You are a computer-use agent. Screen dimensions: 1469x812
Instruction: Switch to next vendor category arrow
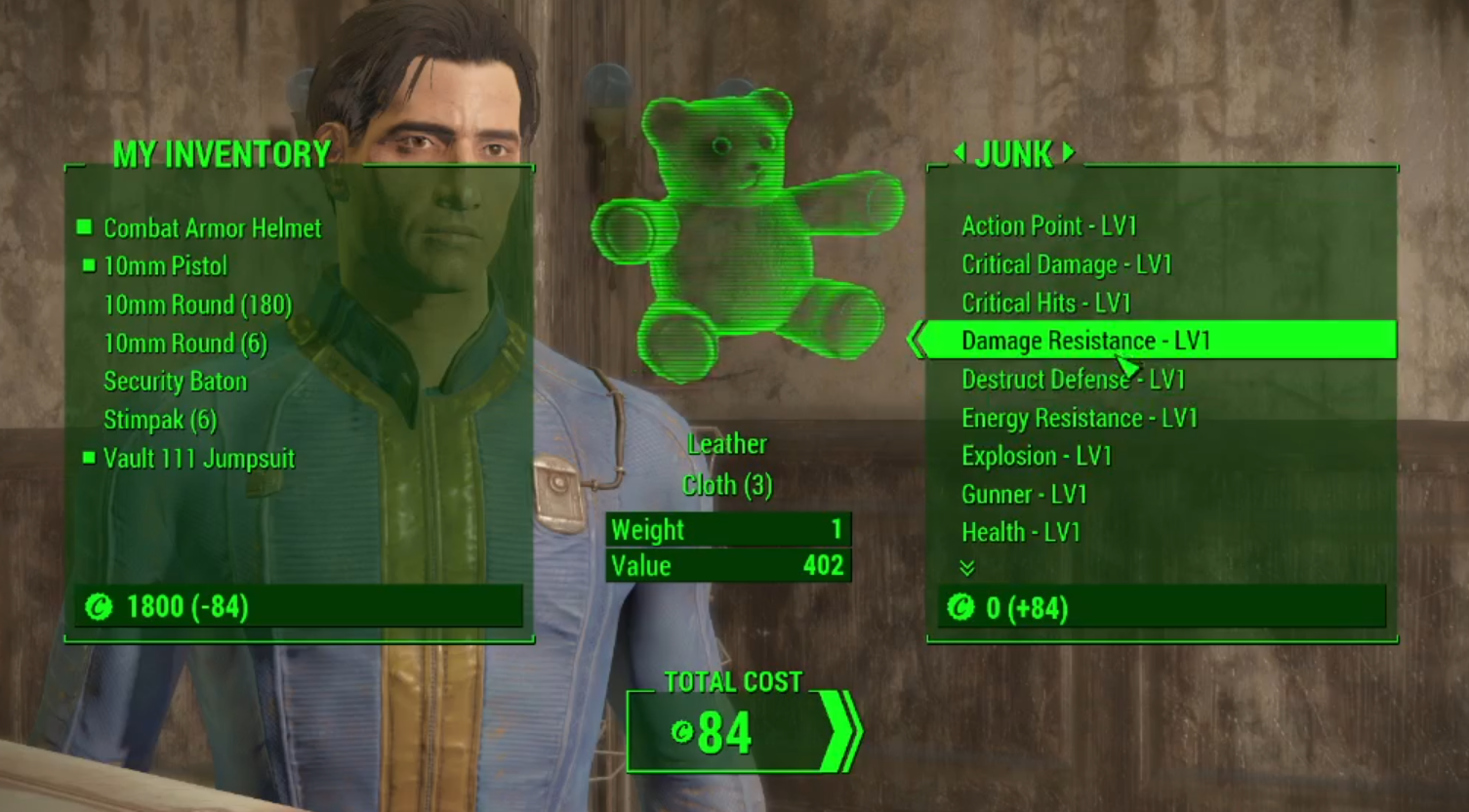(1069, 152)
